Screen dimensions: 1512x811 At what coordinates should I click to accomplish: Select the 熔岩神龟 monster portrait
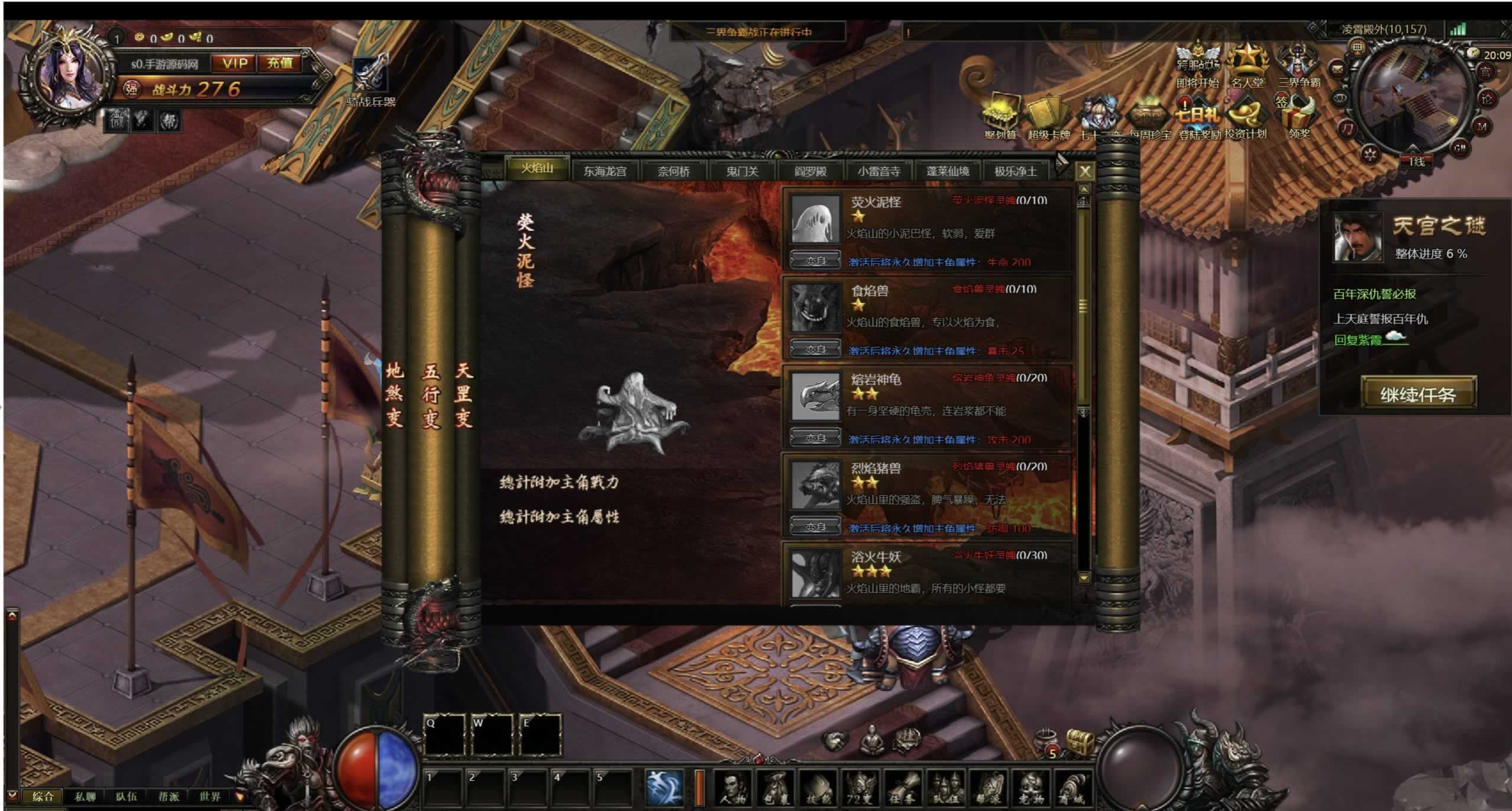pyautogui.click(x=815, y=396)
